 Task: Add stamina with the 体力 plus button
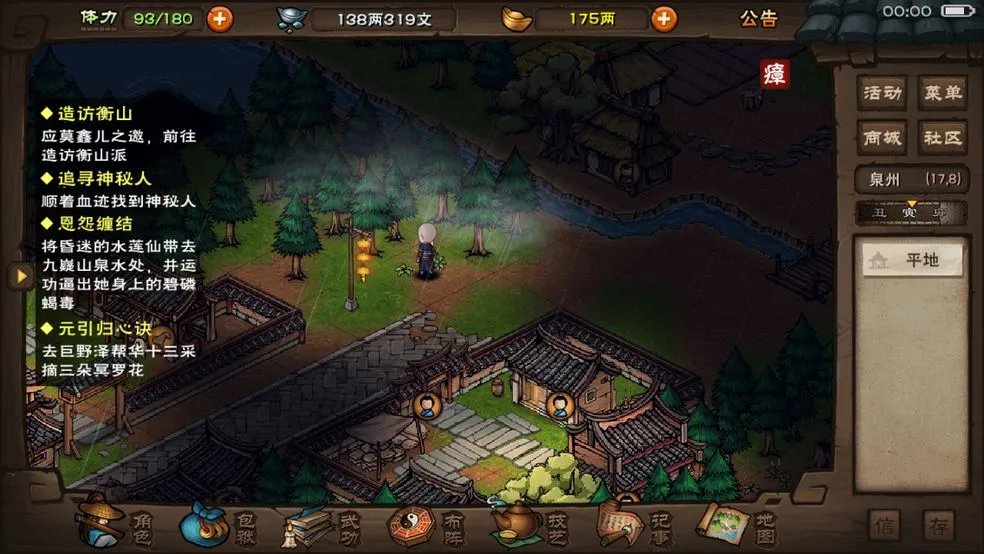point(219,18)
